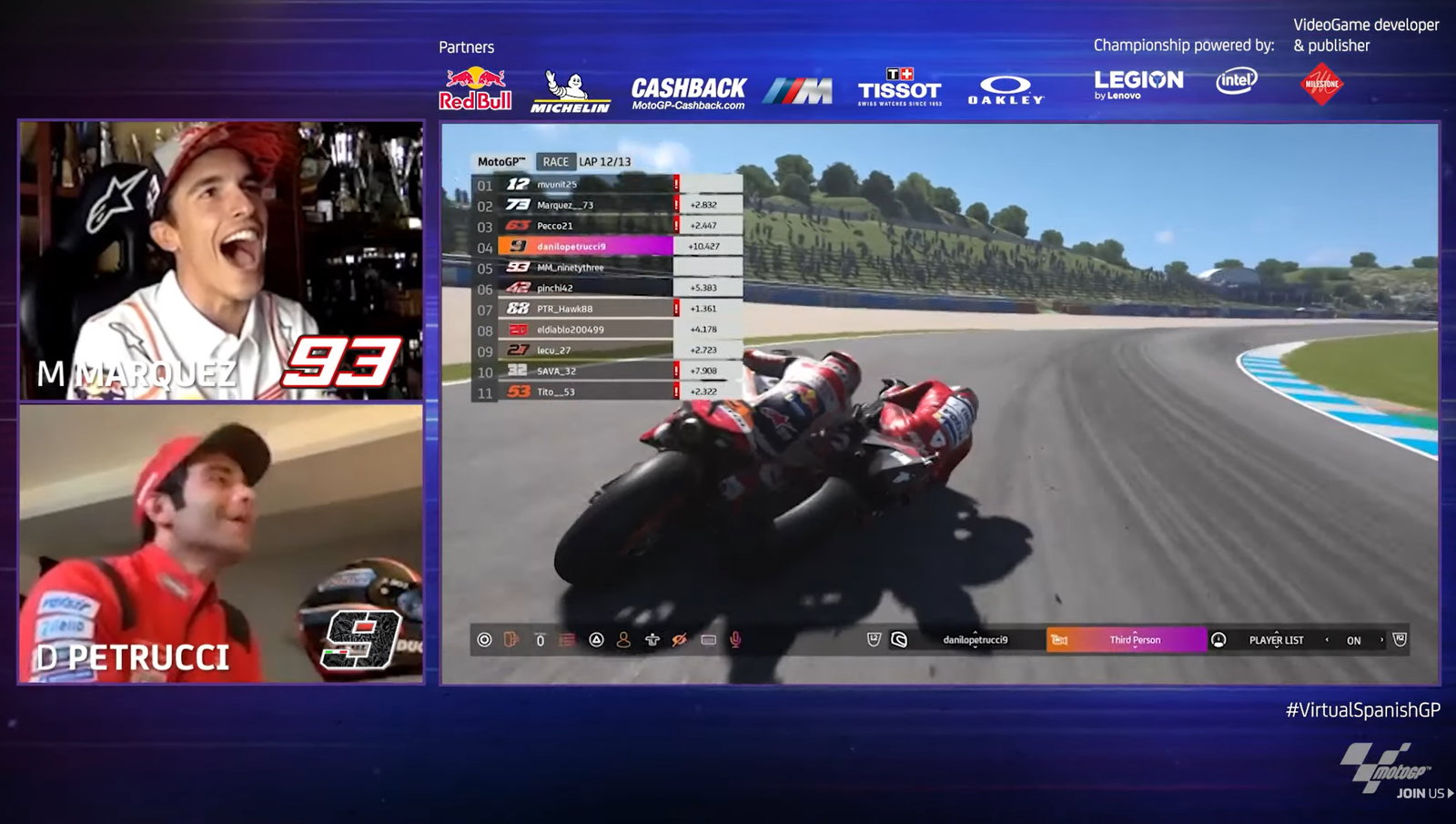This screenshot has width=1456, height=824.
Task: Open the race standings list icon
Action: [x=566, y=640]
